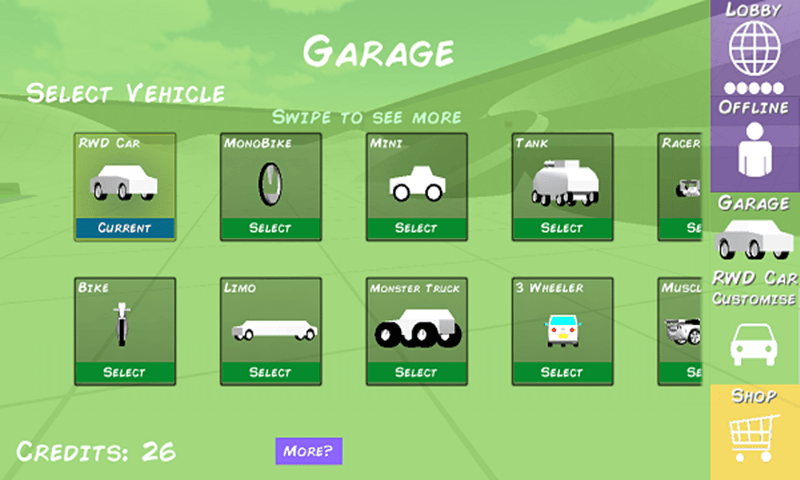Select the 3 Wheeler
800x480 pixels.
coord(561,372)
